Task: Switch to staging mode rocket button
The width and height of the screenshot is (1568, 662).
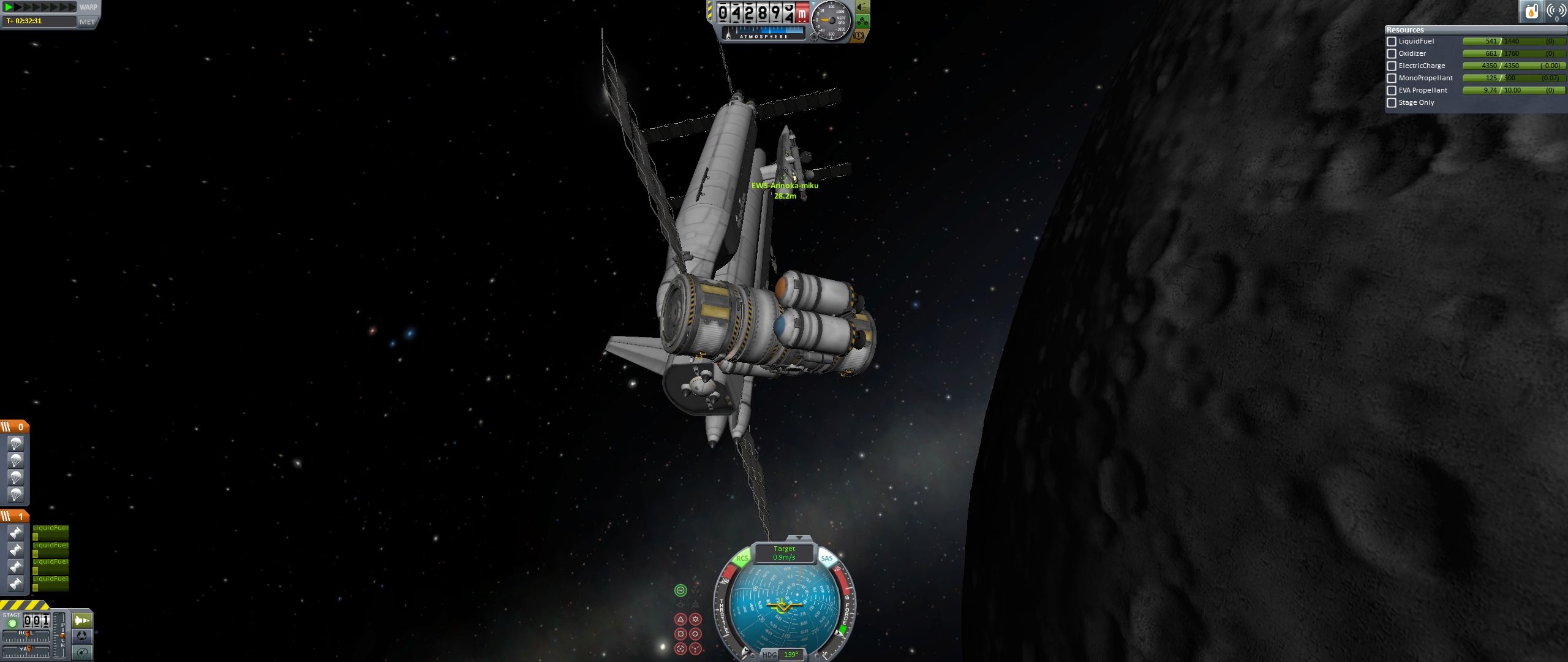Action: [x=81, y=620]
